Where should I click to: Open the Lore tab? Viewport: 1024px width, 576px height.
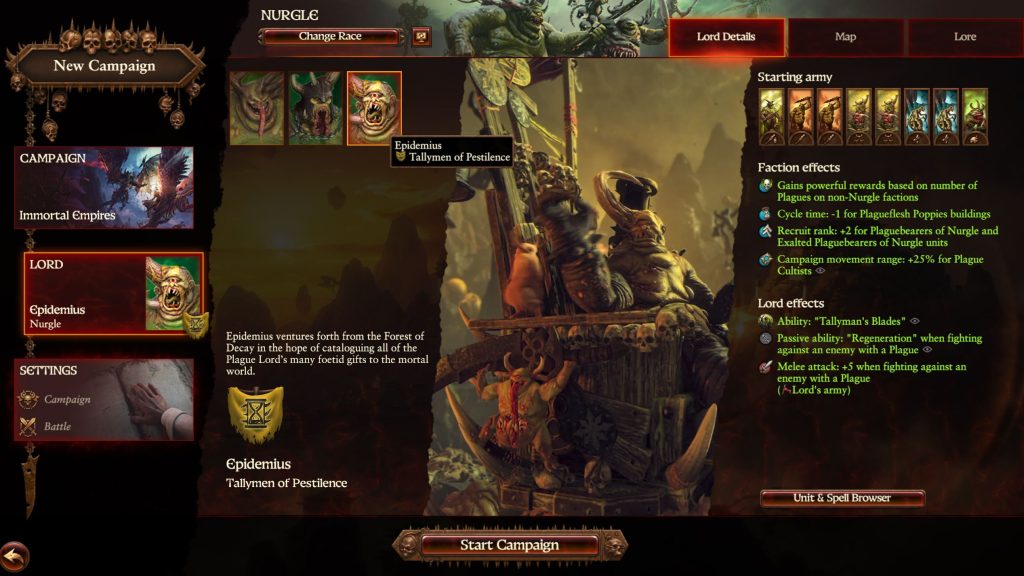pos(964,37)
